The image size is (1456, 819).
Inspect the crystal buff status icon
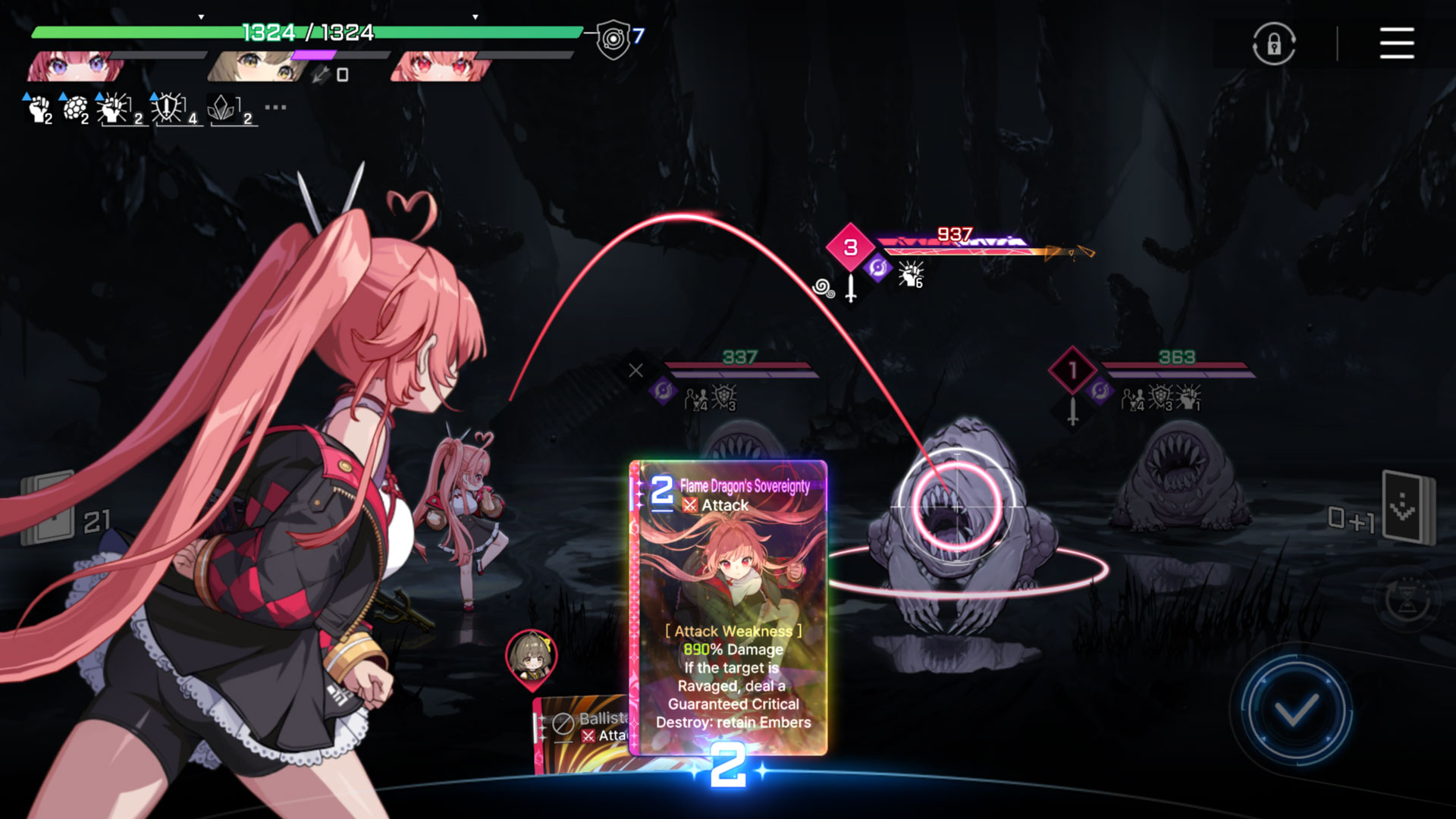tap(223, 109)
